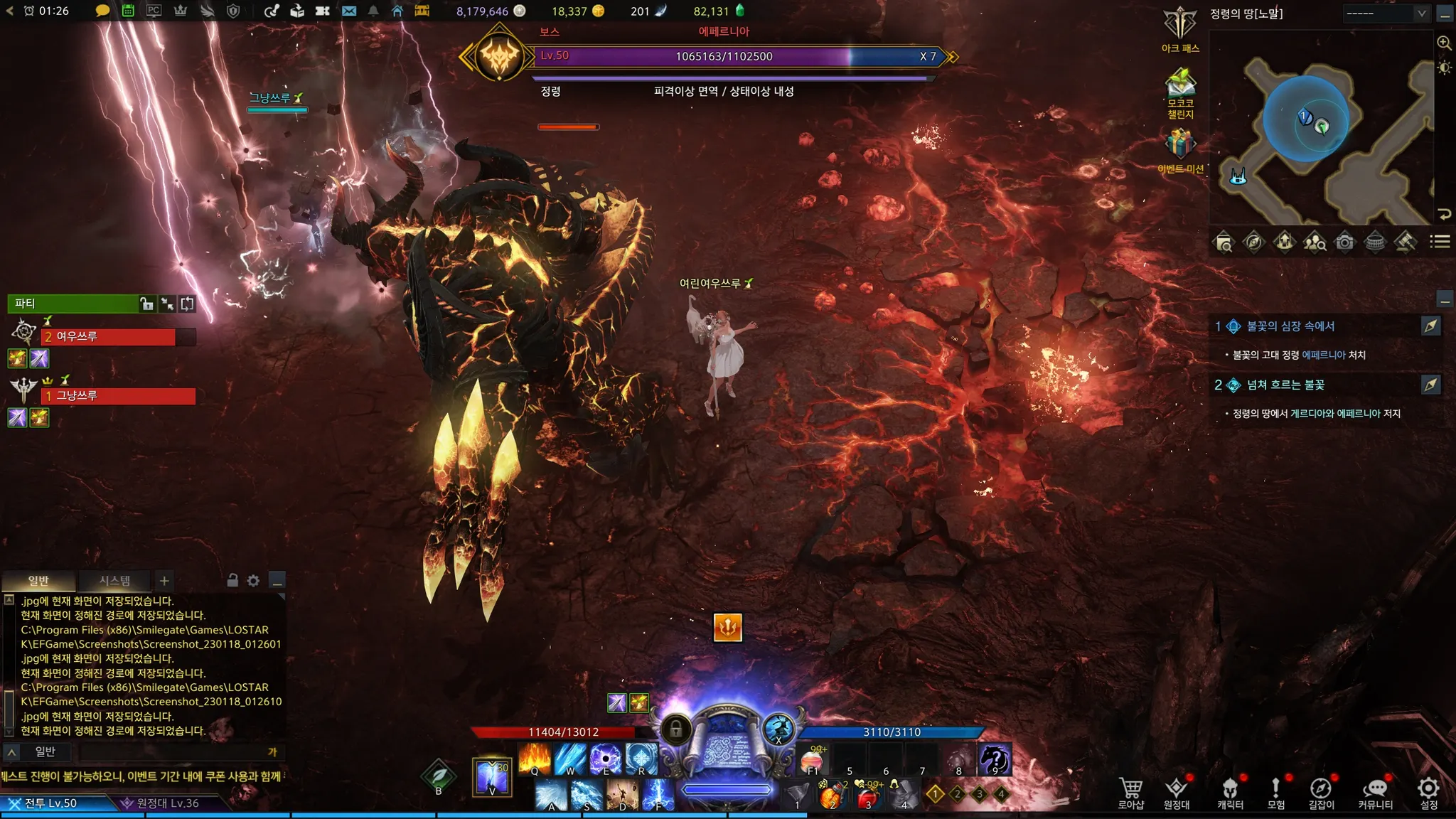Screen dimensions: 1456x819
Task: Open the 설정 settings gear
Action: [x=1428, y=793]
